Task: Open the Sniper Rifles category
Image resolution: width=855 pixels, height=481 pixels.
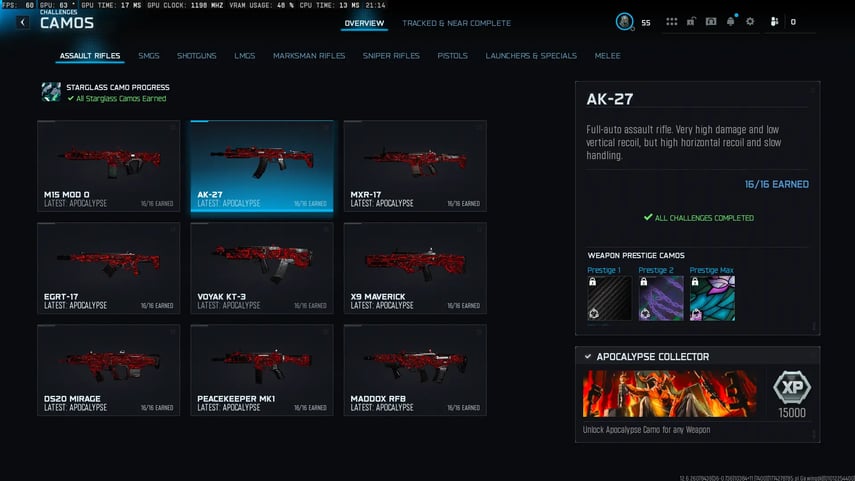Action: click(x=391, y=56)
